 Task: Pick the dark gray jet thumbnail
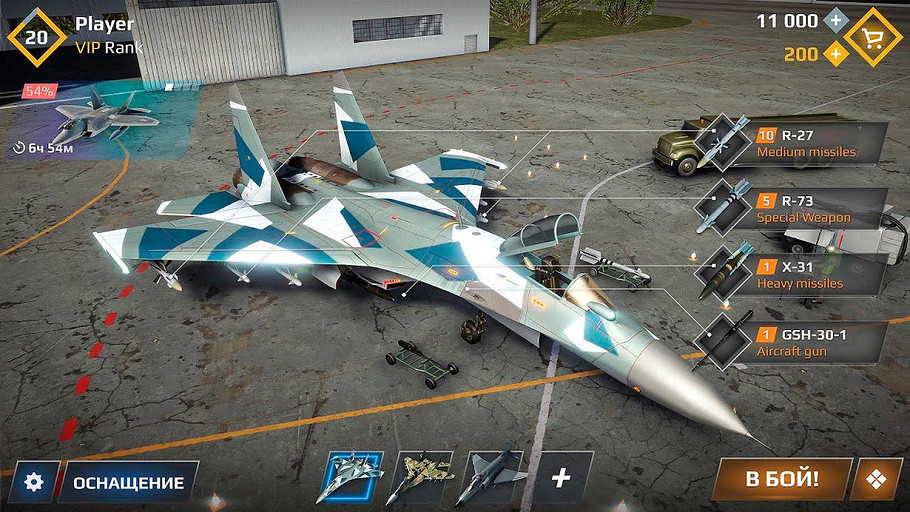(490, 478)
